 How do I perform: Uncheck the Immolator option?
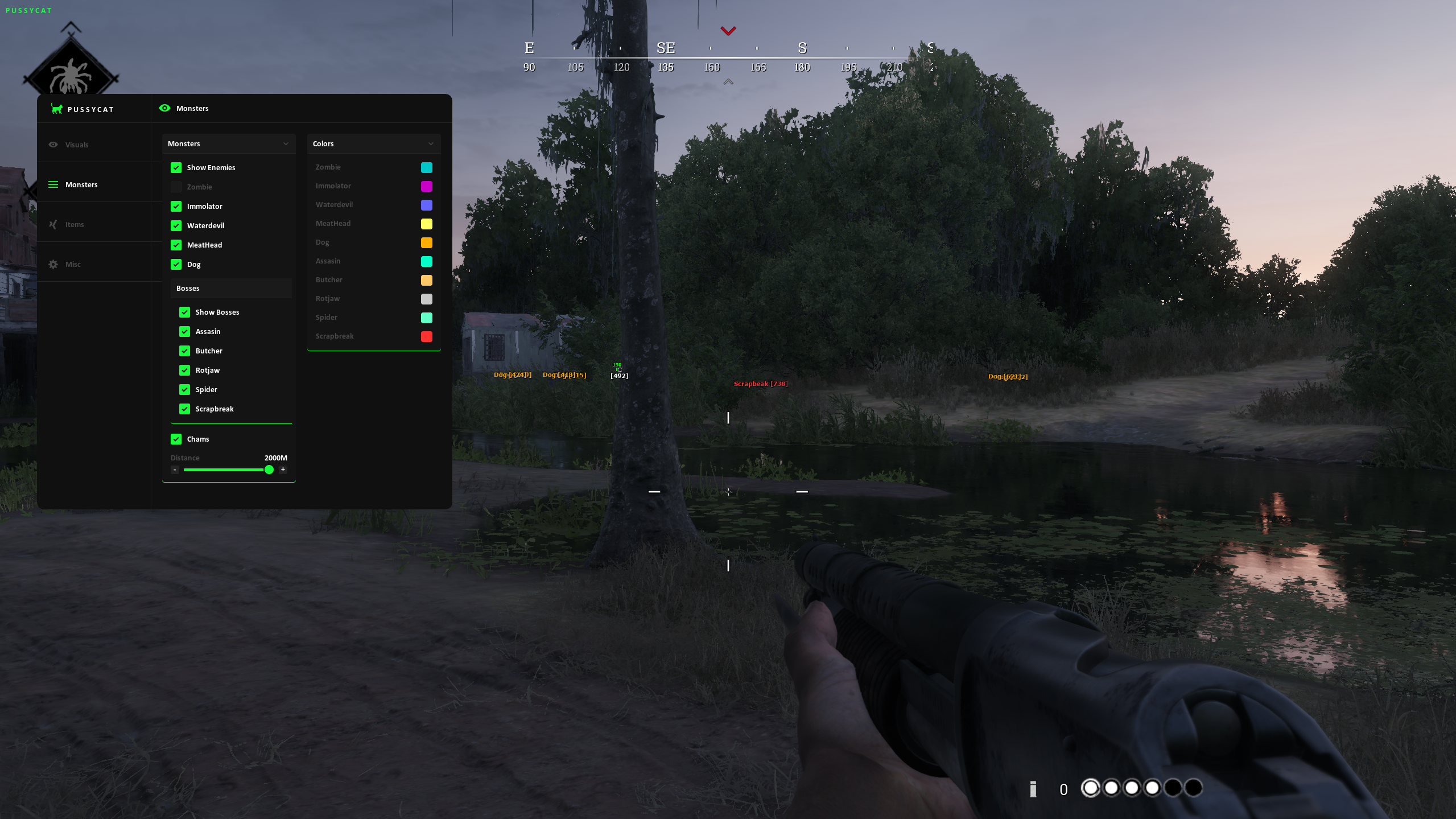point(176,206)
